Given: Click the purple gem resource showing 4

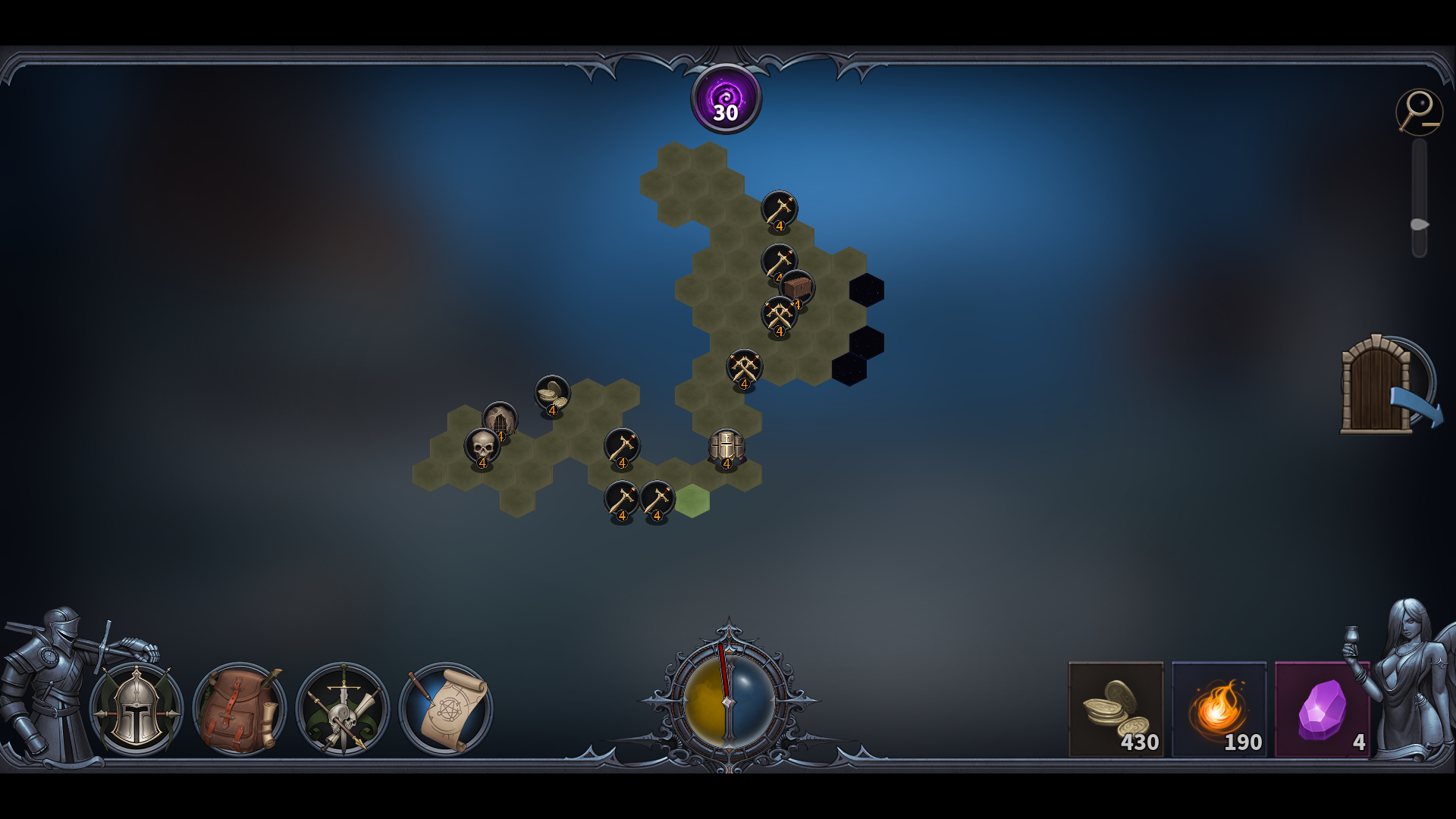Looking at the screenshot, I should coord(1321,709).
